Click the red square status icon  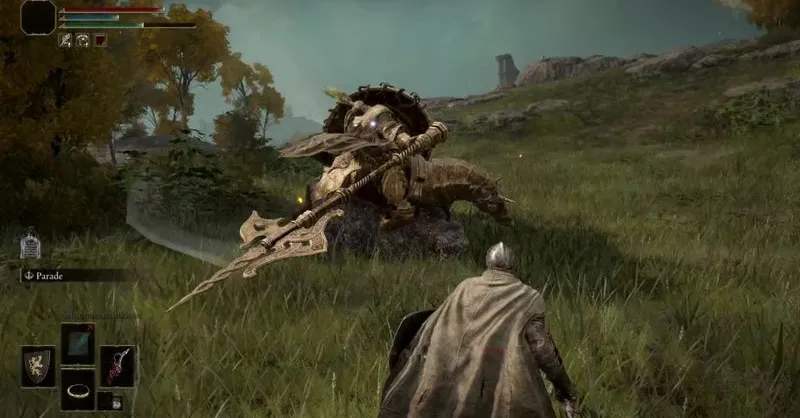100,40
